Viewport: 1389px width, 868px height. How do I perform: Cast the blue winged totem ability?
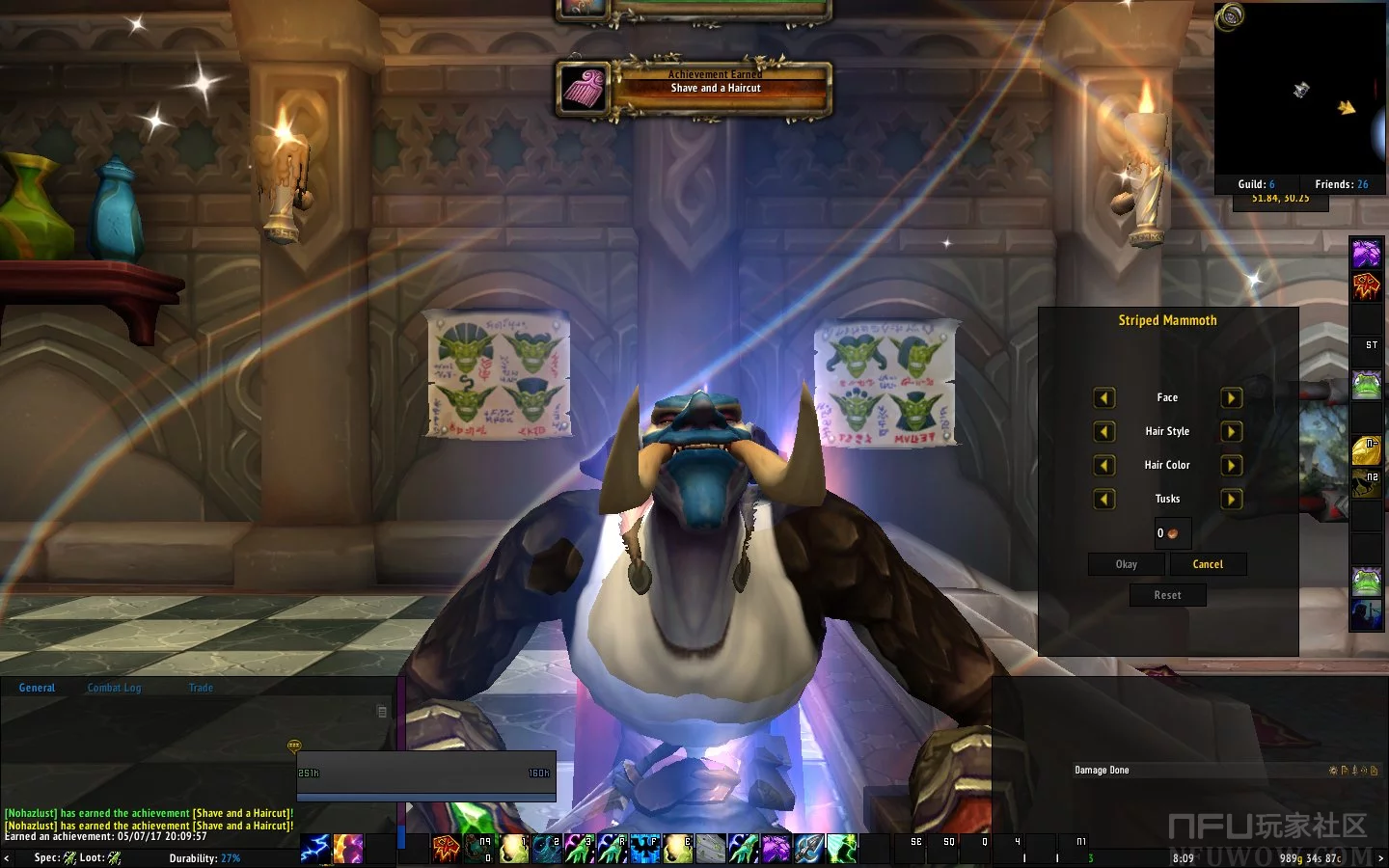[644, 849]
